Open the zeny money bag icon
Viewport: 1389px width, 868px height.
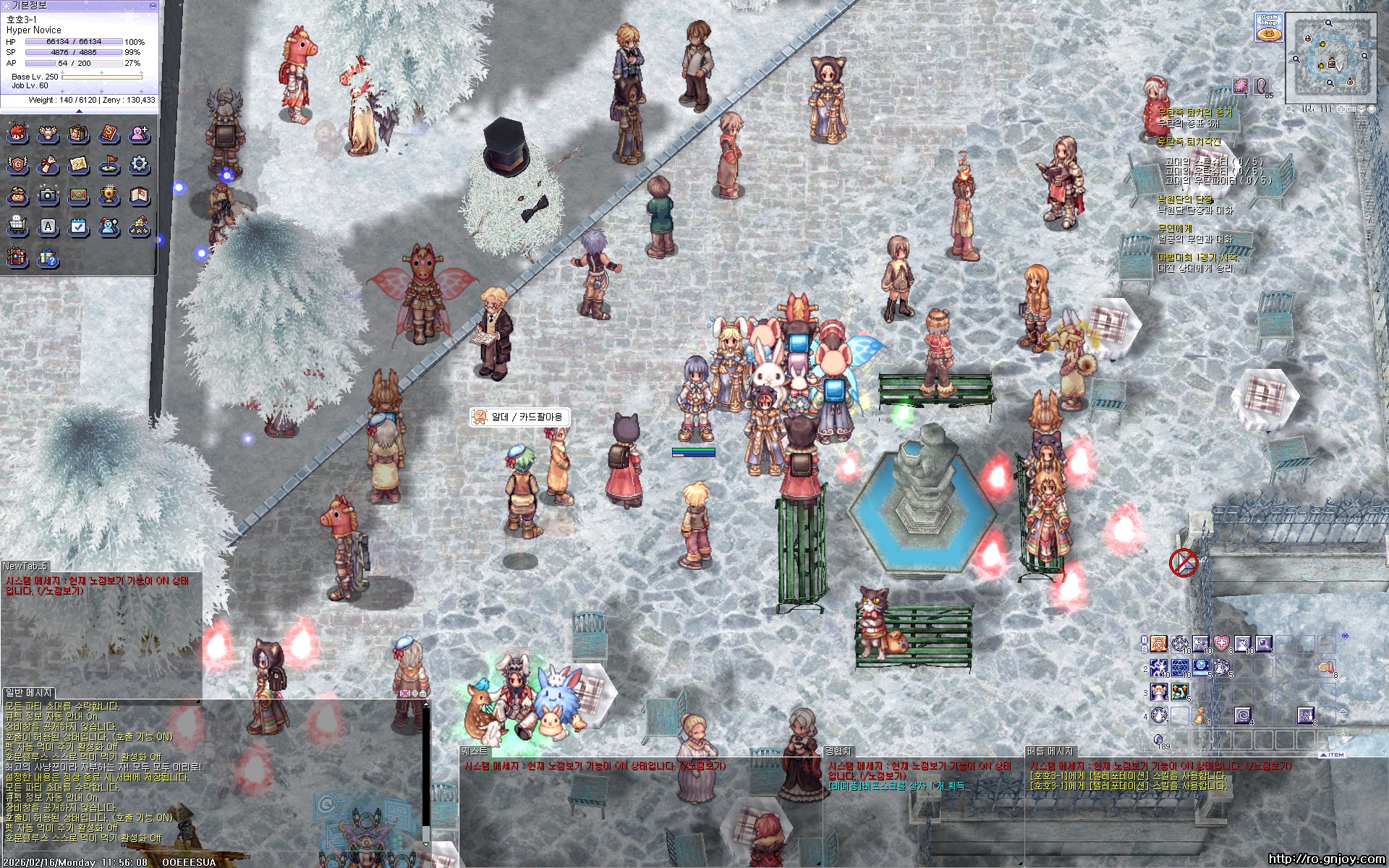coord(17,195)
